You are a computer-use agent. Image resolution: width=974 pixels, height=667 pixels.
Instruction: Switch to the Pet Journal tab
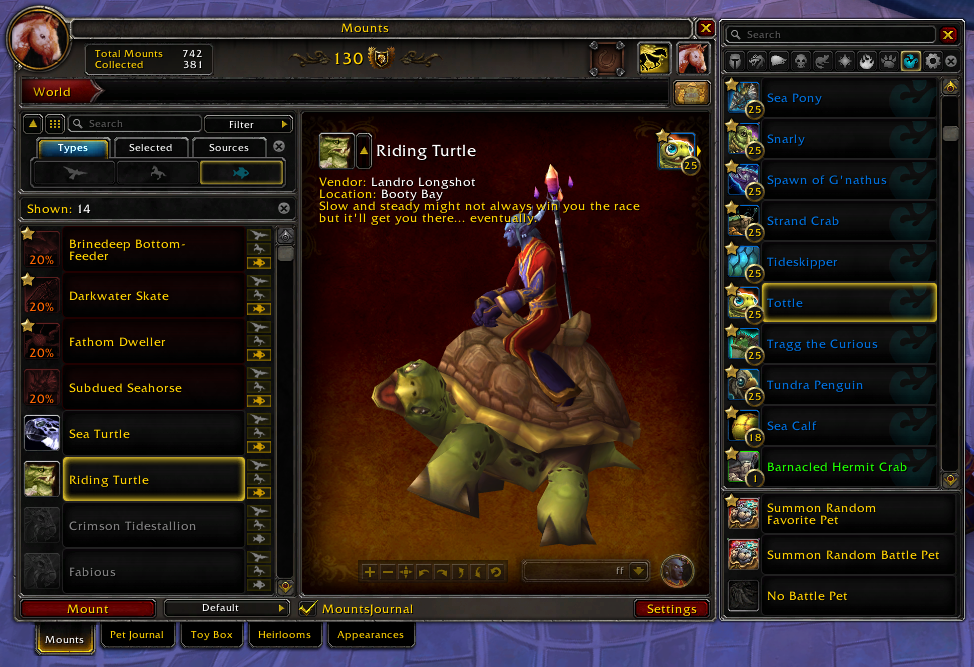[137, 635]
